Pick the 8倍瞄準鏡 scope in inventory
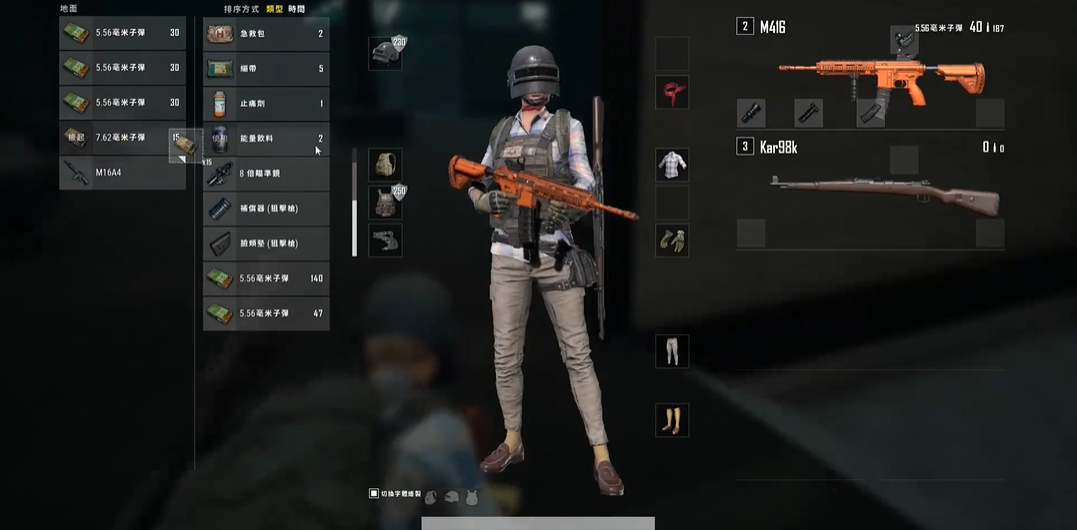1077x530 pixels. [266, 174]
